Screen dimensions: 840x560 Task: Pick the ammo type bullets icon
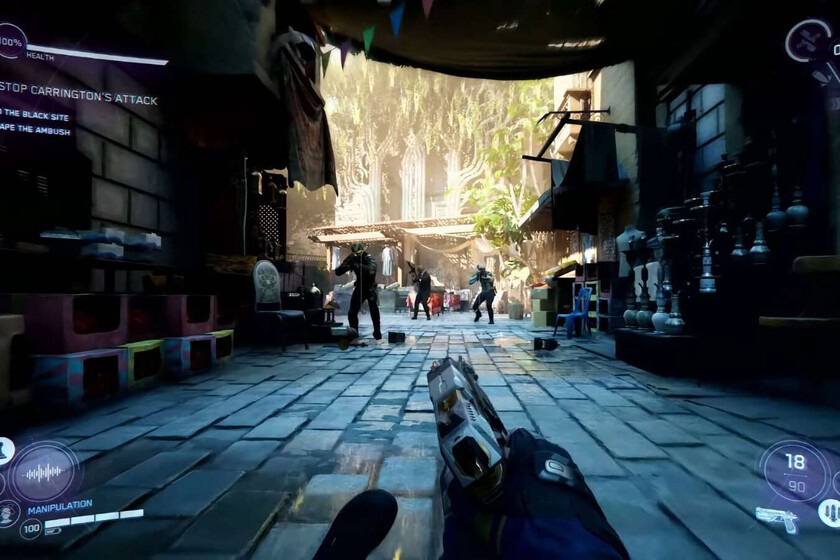point(829,513)
